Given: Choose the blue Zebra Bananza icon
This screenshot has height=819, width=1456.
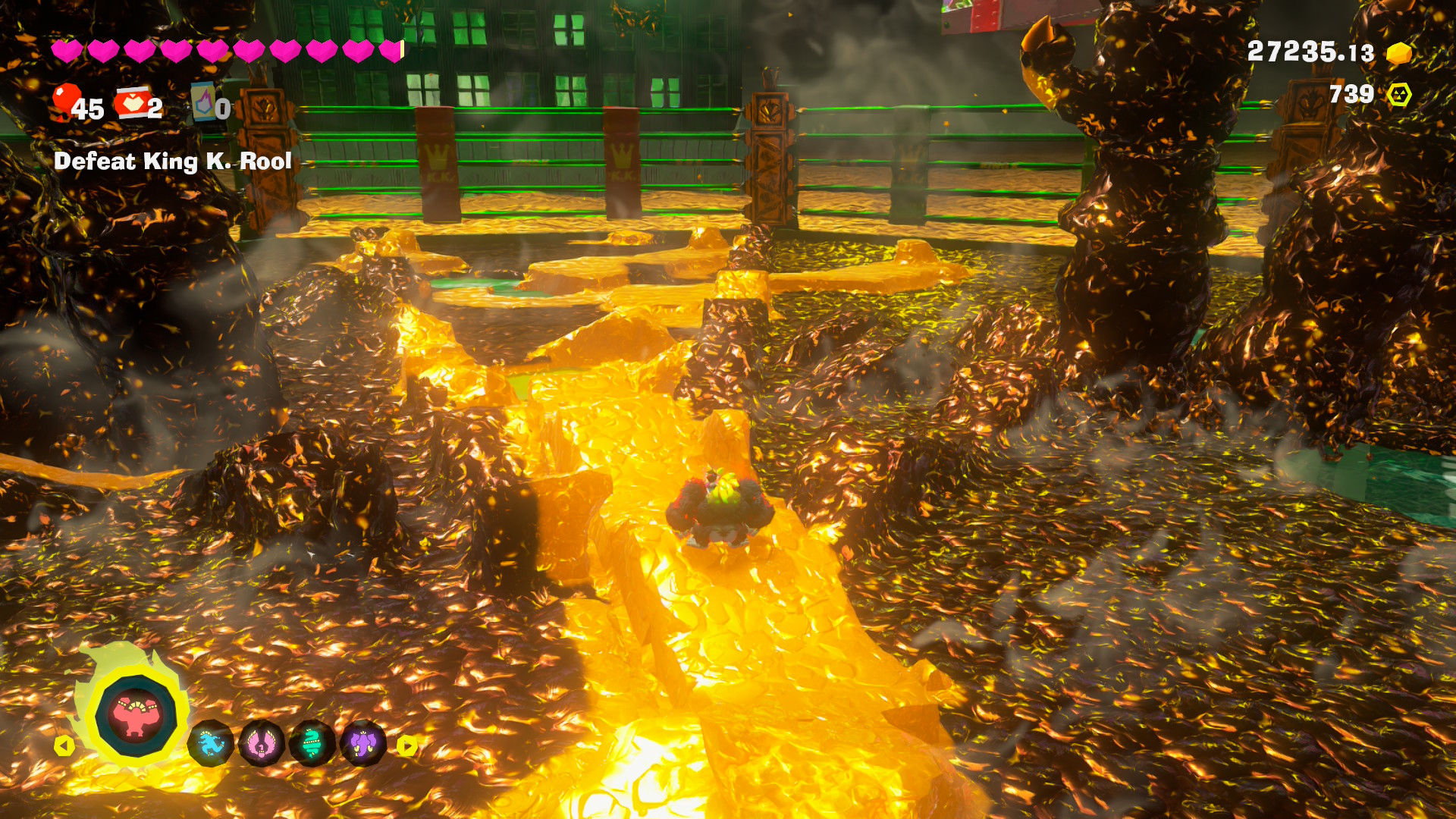Looking at the screenshot, I should click(210, 744).
